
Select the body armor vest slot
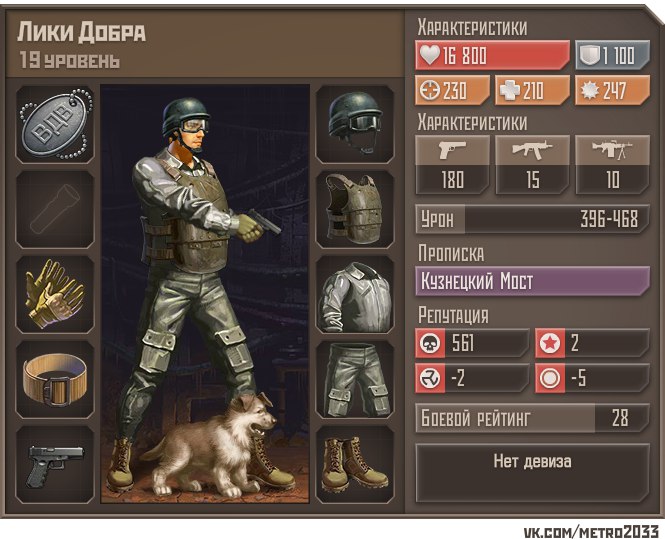pos(354,209)
